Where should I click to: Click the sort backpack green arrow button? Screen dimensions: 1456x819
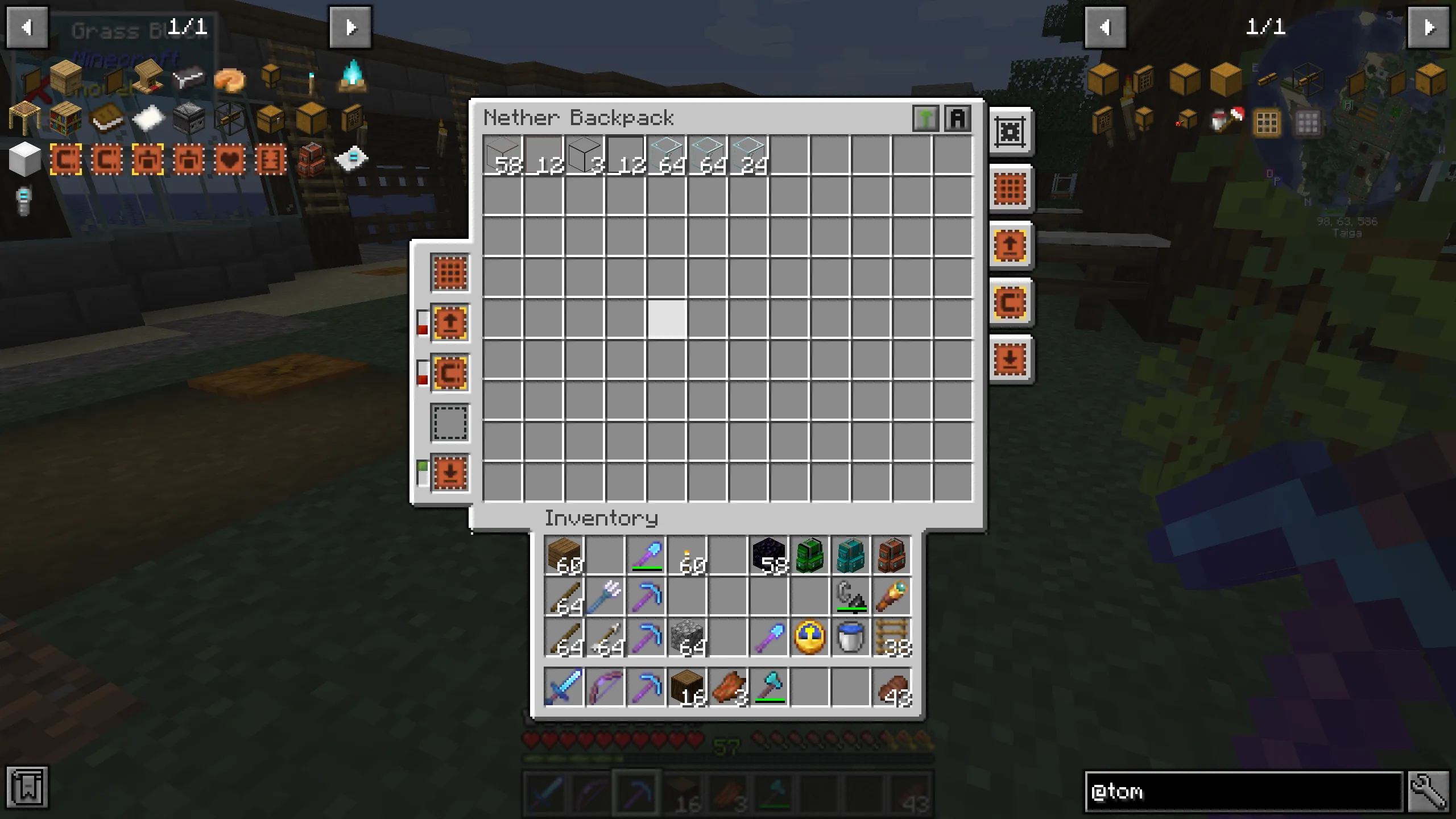pos(926,118)
